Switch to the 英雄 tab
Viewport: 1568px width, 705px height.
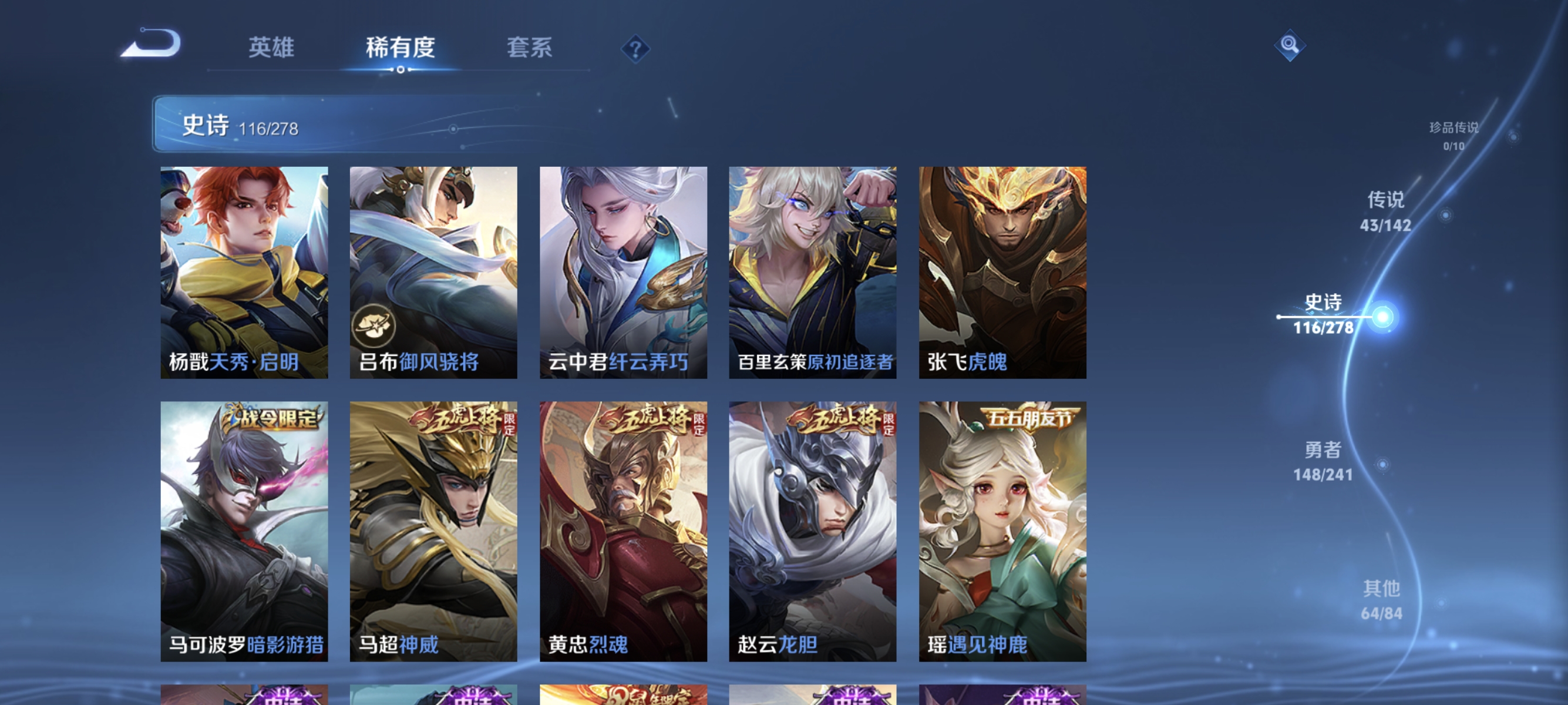[271, 49]
